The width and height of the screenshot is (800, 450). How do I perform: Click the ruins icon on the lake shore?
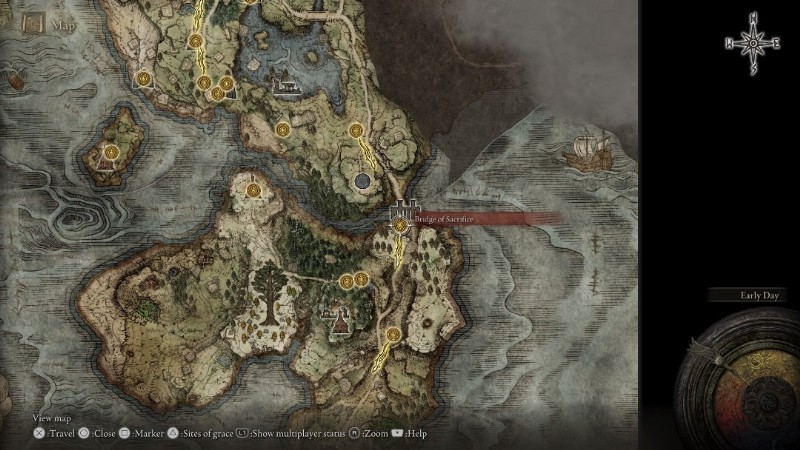coord(286,87)
